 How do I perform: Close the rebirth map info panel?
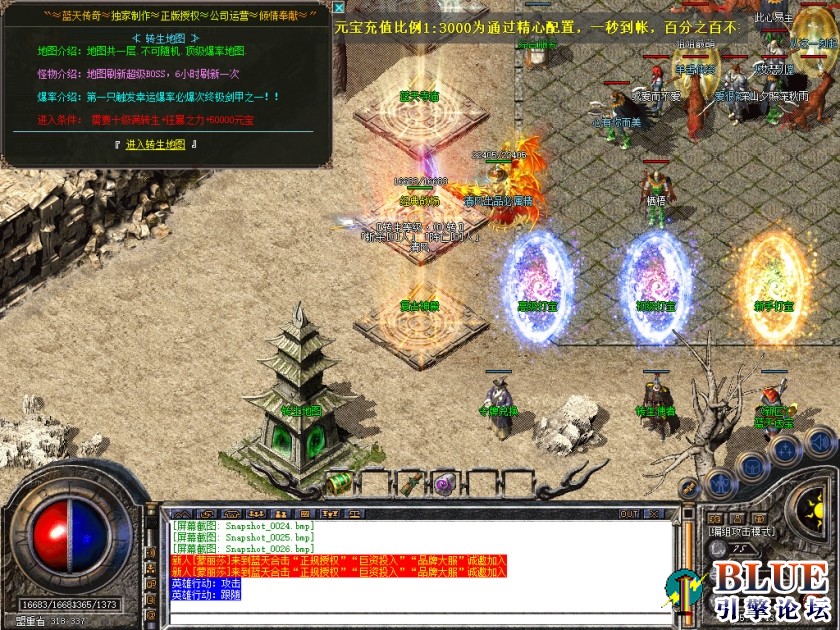coord(339,8)
